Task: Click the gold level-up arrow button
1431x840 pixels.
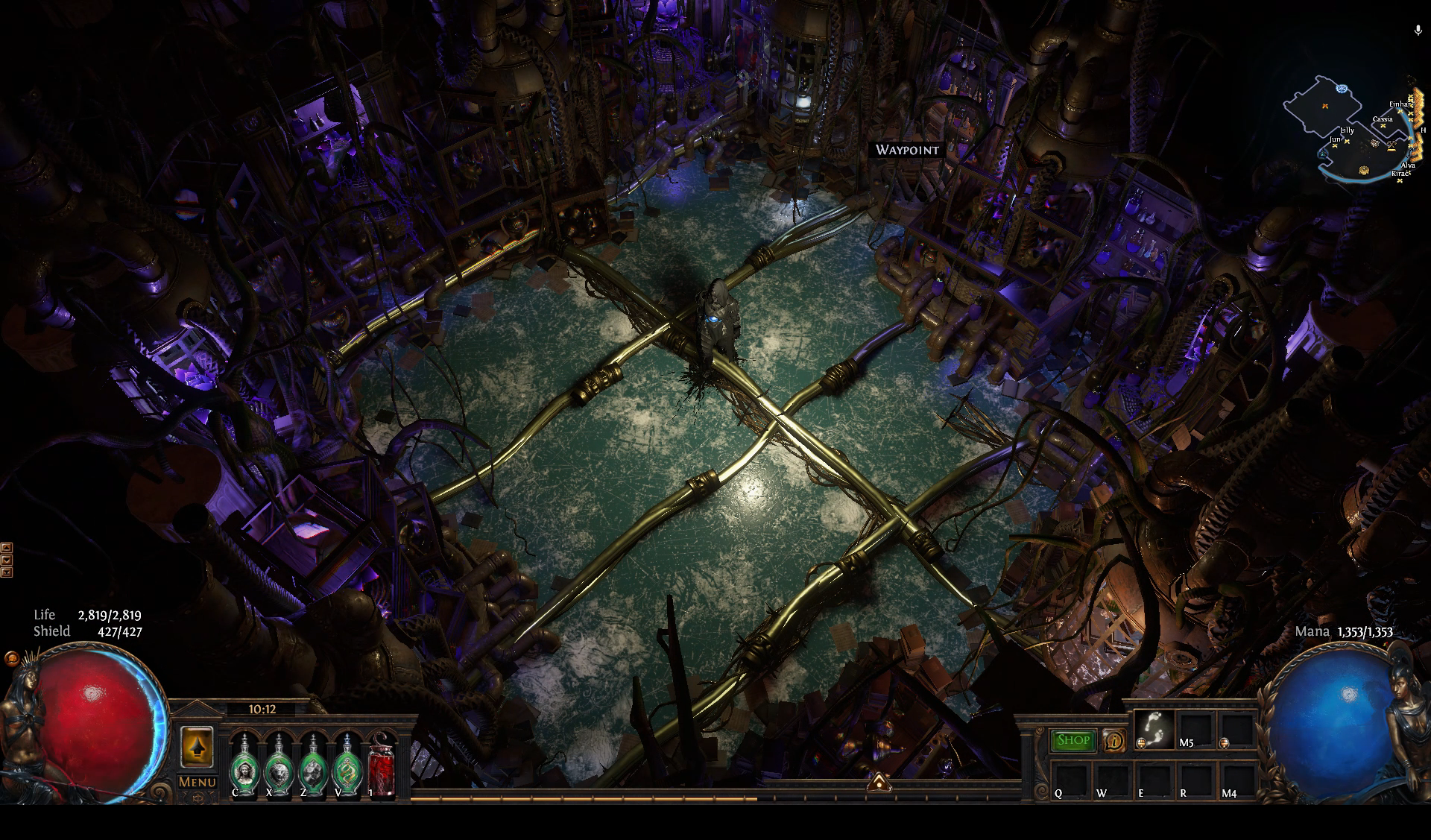Action: point(198,747)
